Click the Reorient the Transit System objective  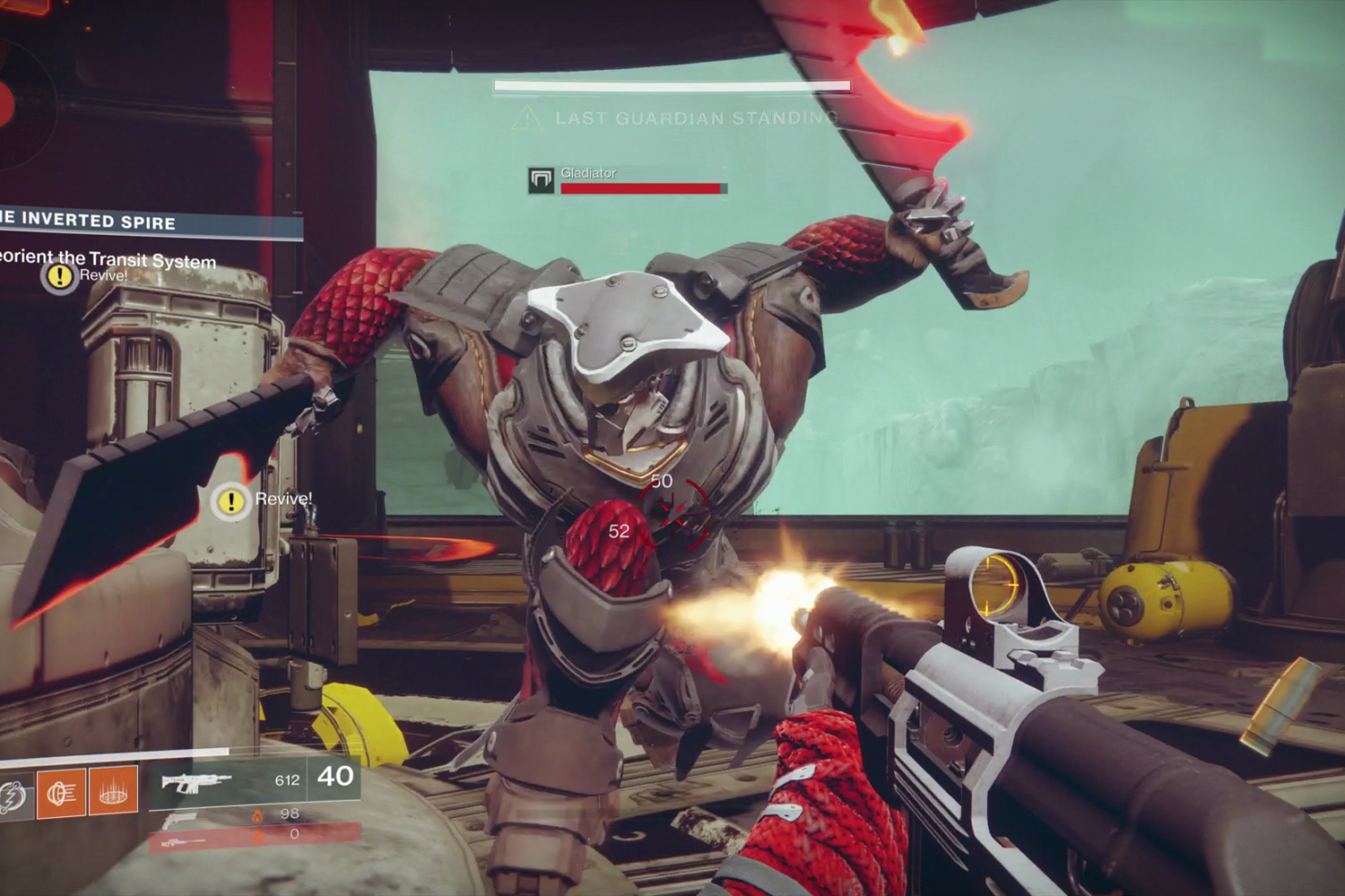click(x=107, y=259)
